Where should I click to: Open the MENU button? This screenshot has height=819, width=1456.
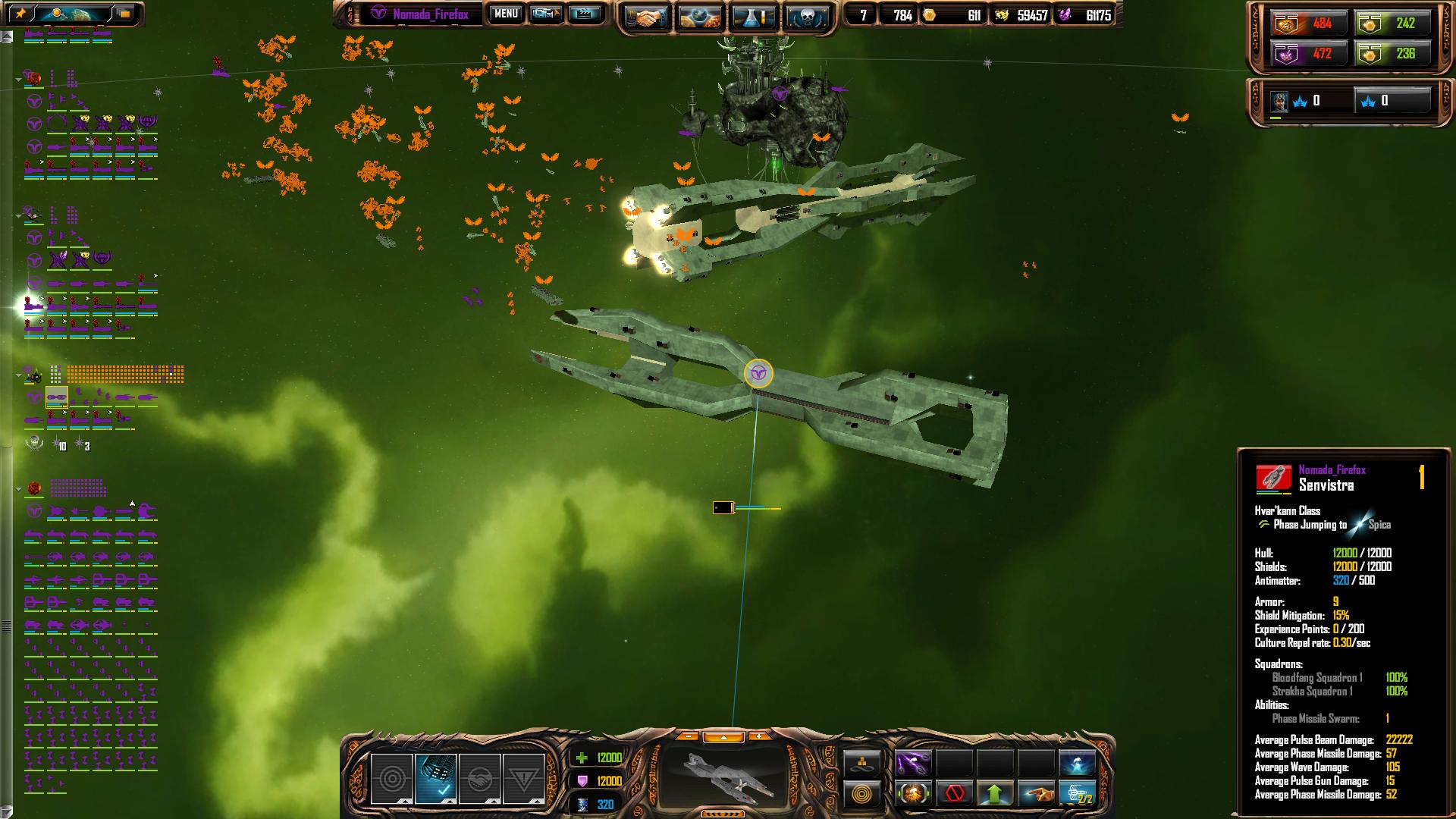(505, 14)
